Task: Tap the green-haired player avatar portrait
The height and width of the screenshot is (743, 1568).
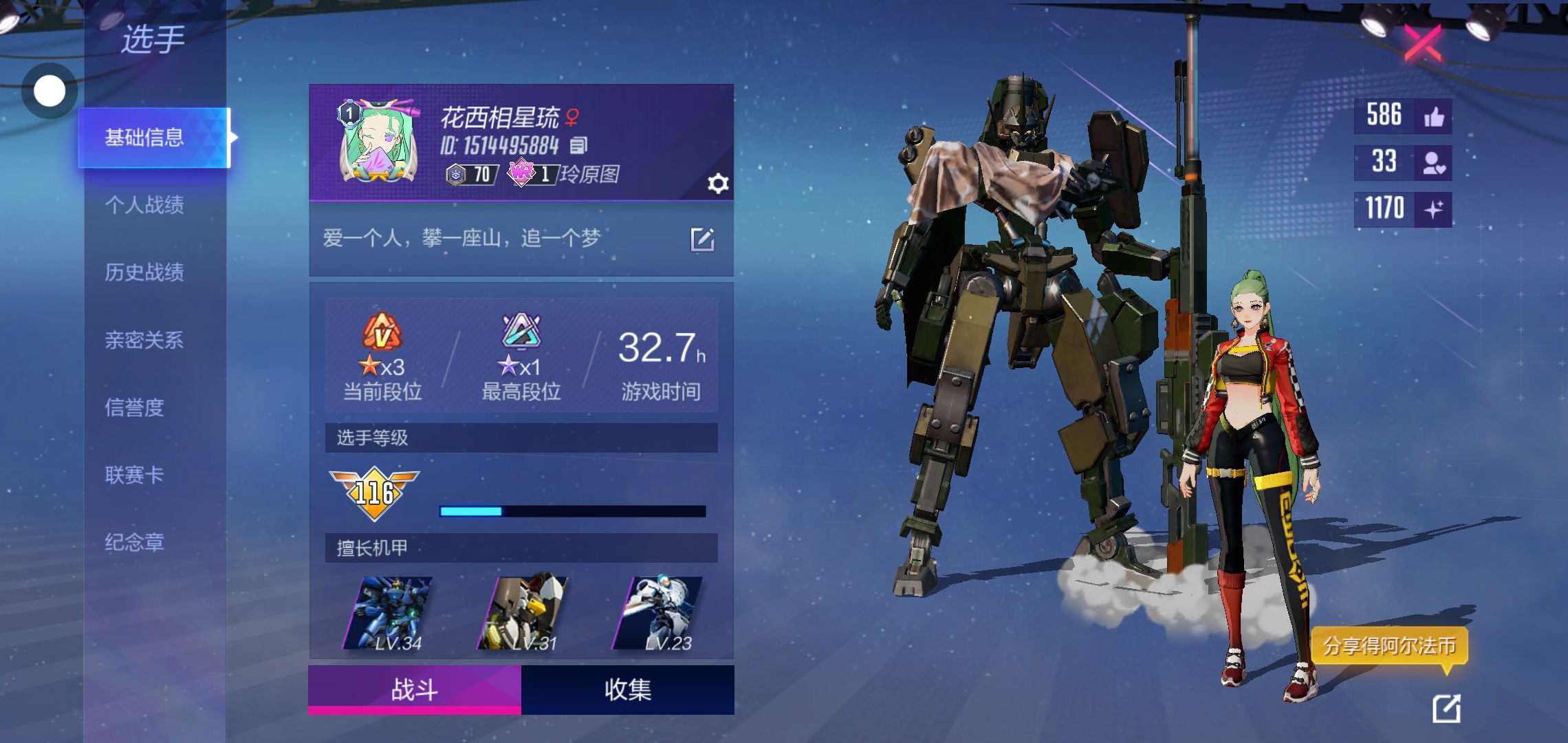Action: pyautogui.click(x=378, y=142)
